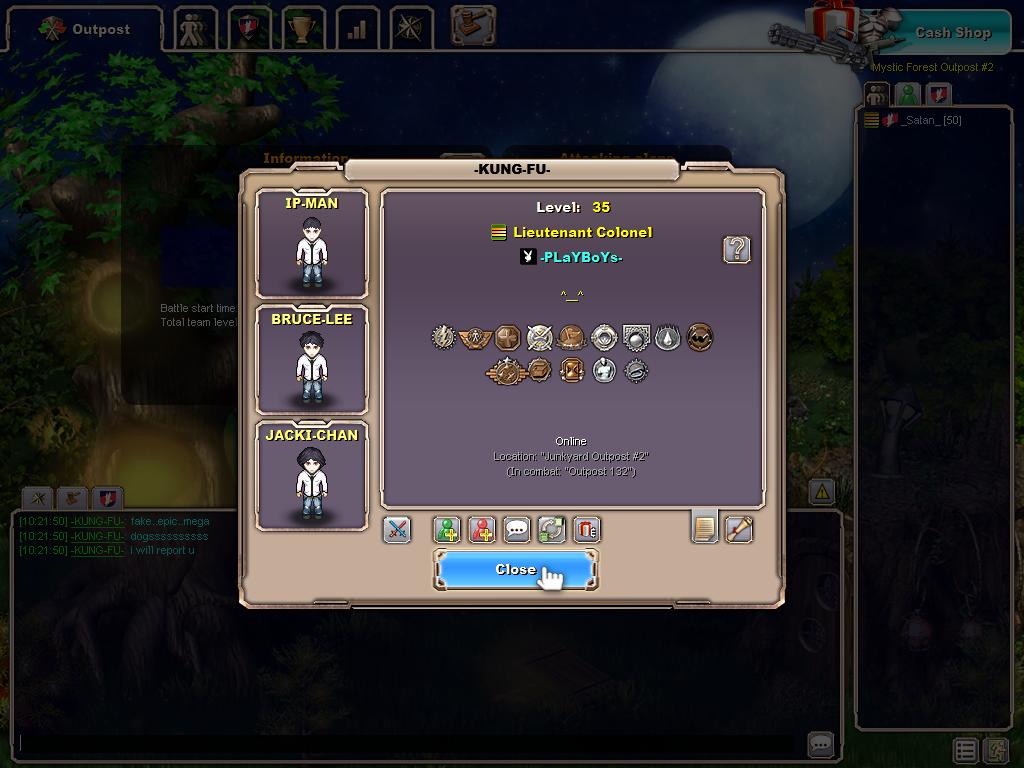Open the auction gavel button
Screen dimensions: 1024x768
473,25
